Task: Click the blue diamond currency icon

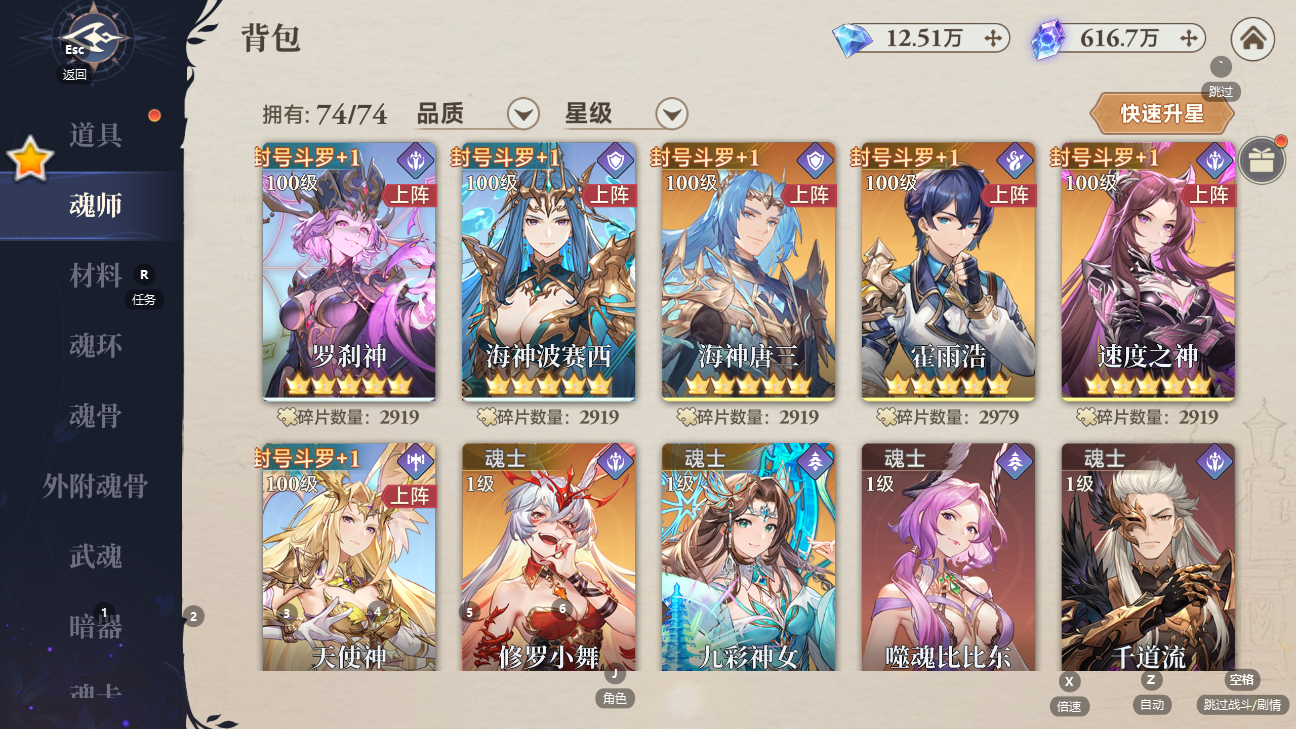Action: [855, 39]
